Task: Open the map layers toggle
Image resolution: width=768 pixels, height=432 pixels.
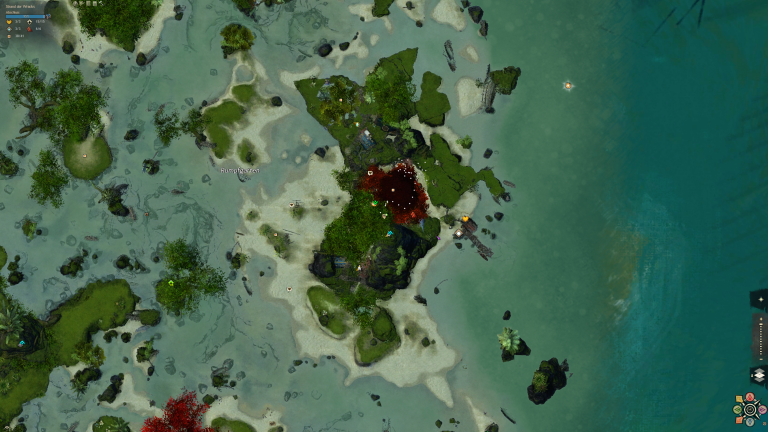Action: [x=758, y=375]
